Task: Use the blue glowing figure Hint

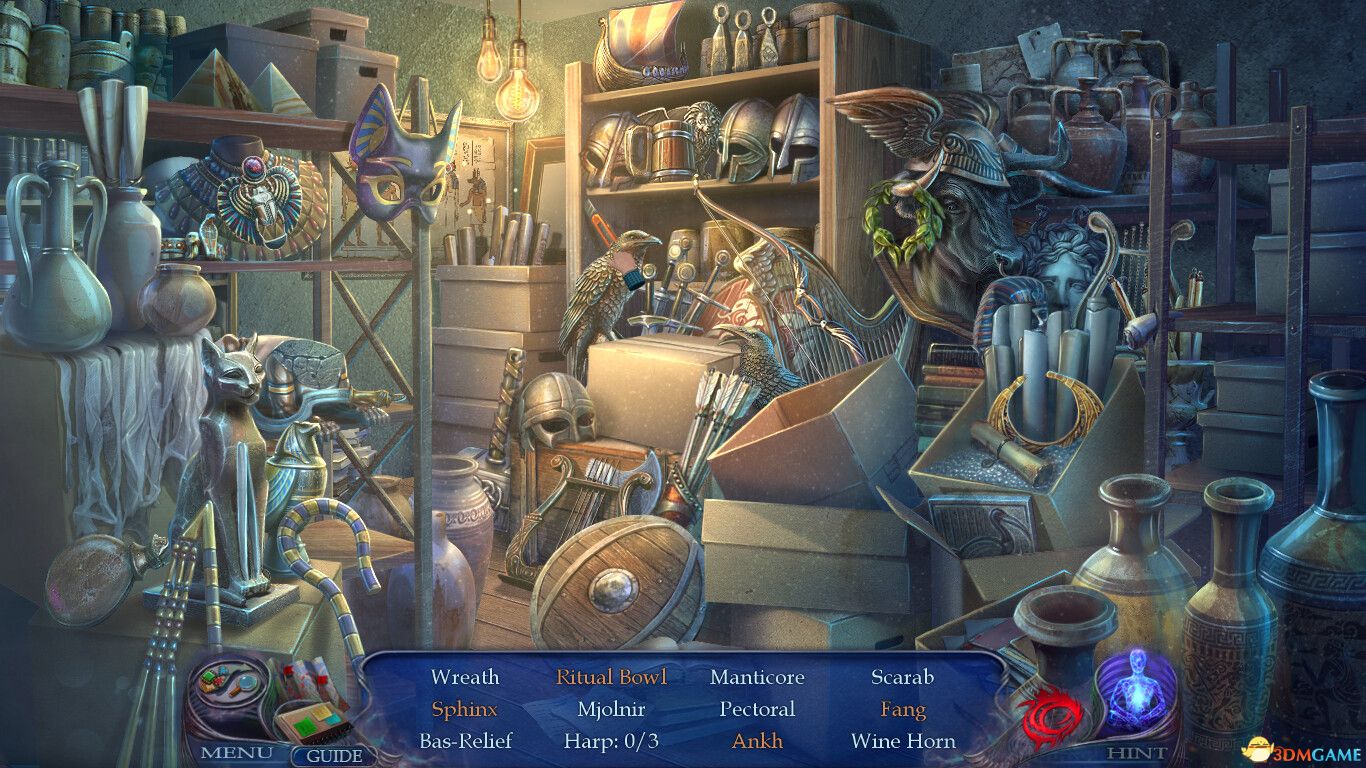Action: coord(1137,692)
